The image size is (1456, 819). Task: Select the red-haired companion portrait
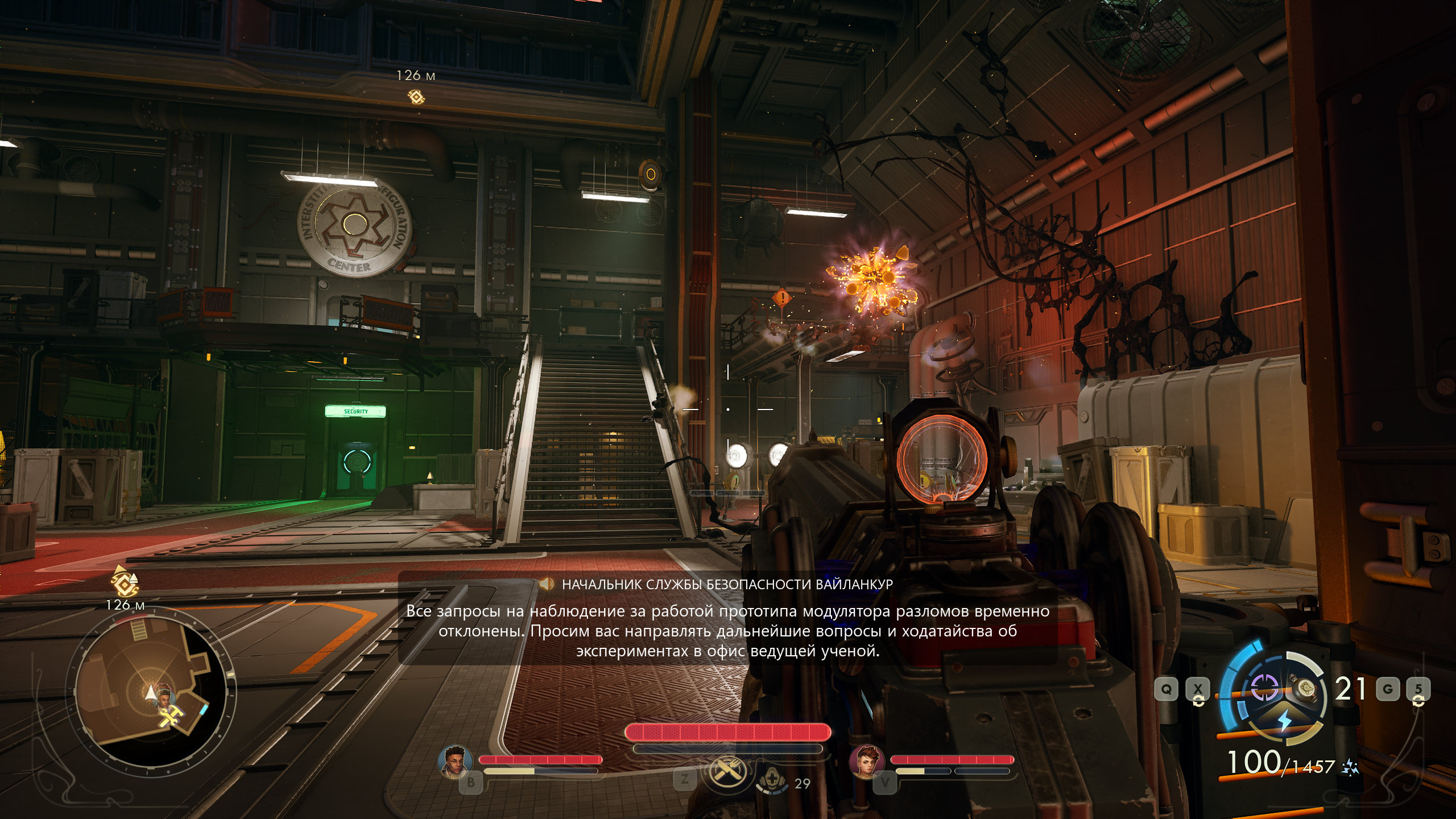866,761
